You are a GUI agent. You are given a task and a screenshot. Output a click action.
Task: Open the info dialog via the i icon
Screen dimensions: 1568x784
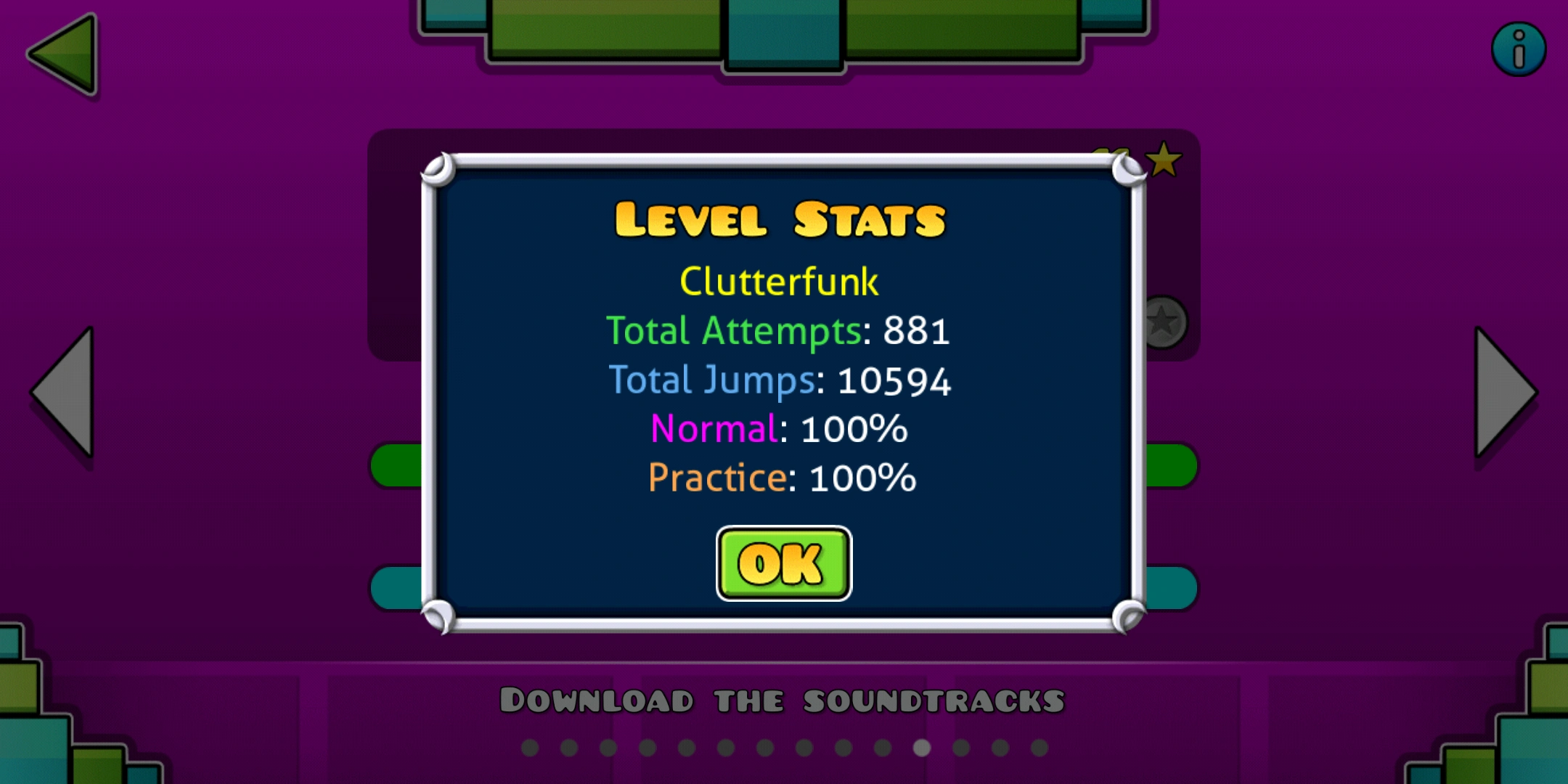1519,49
